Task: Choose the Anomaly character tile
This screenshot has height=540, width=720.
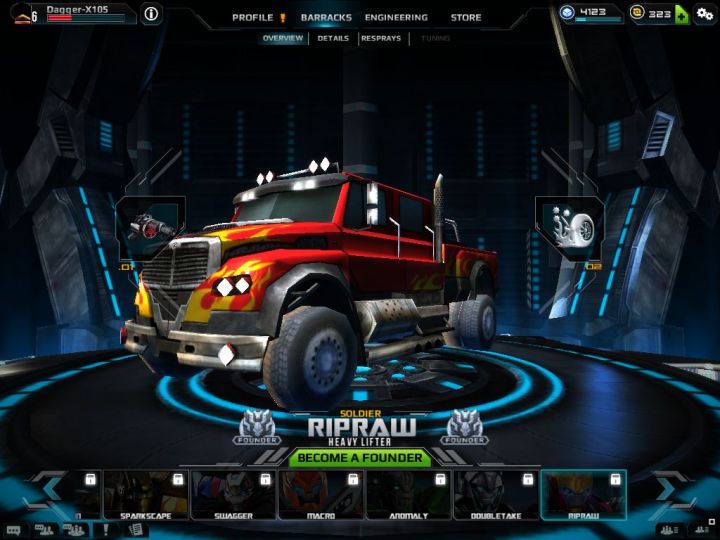Action: tap(407, 494)
